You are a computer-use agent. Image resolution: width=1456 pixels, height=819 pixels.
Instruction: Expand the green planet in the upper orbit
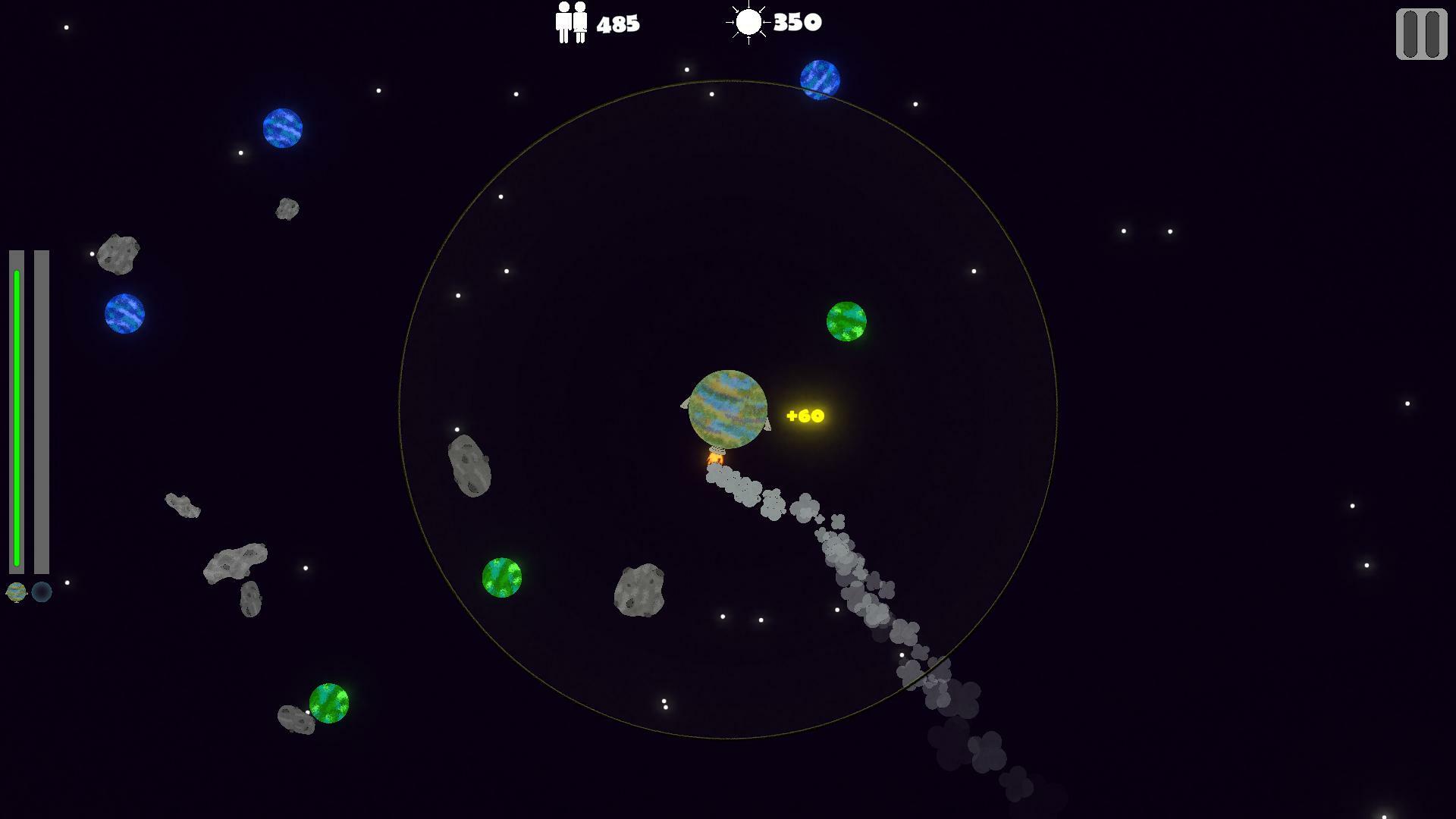pyautogui.click(x=847, y=320)
